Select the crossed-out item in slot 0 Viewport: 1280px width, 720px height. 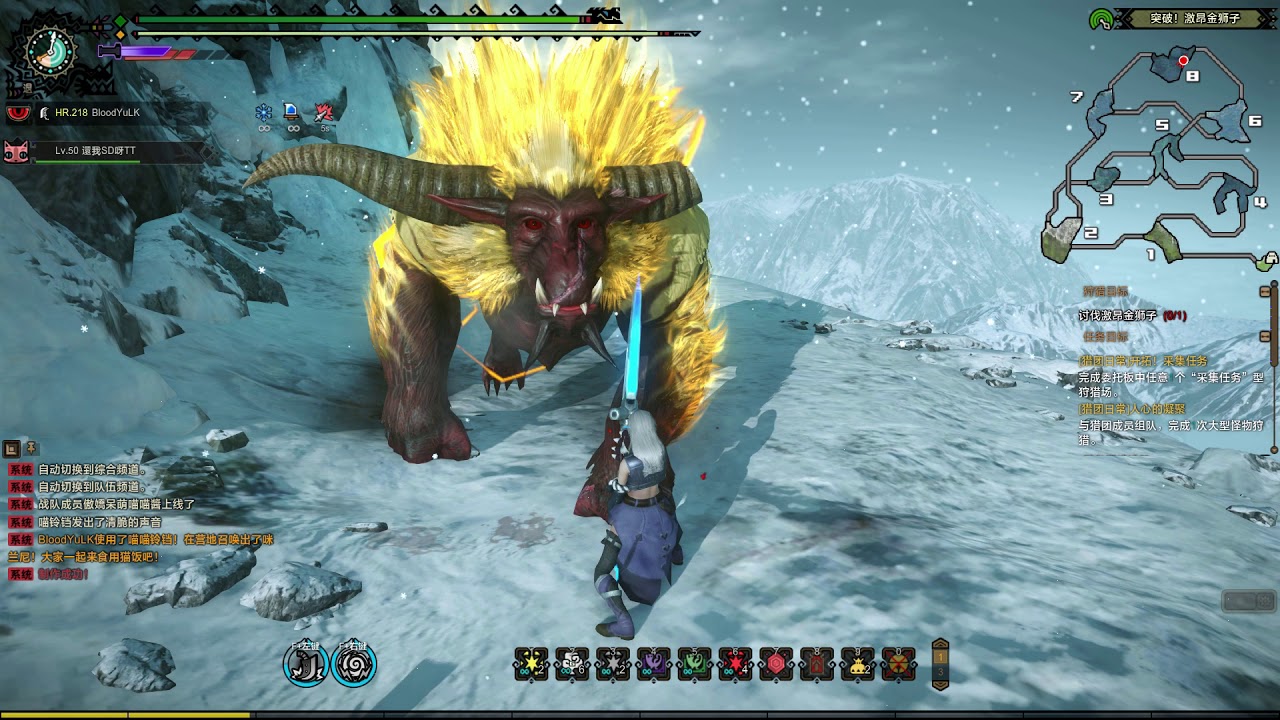tap(899, 664)
